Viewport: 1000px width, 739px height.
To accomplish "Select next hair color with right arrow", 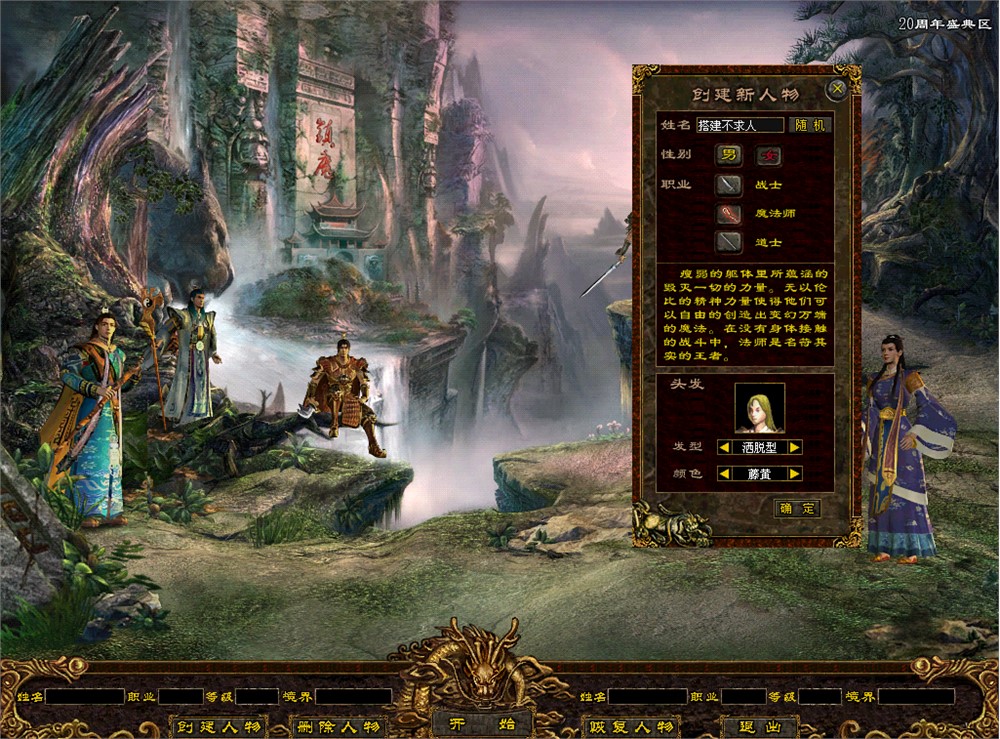I will pos(794,473).
